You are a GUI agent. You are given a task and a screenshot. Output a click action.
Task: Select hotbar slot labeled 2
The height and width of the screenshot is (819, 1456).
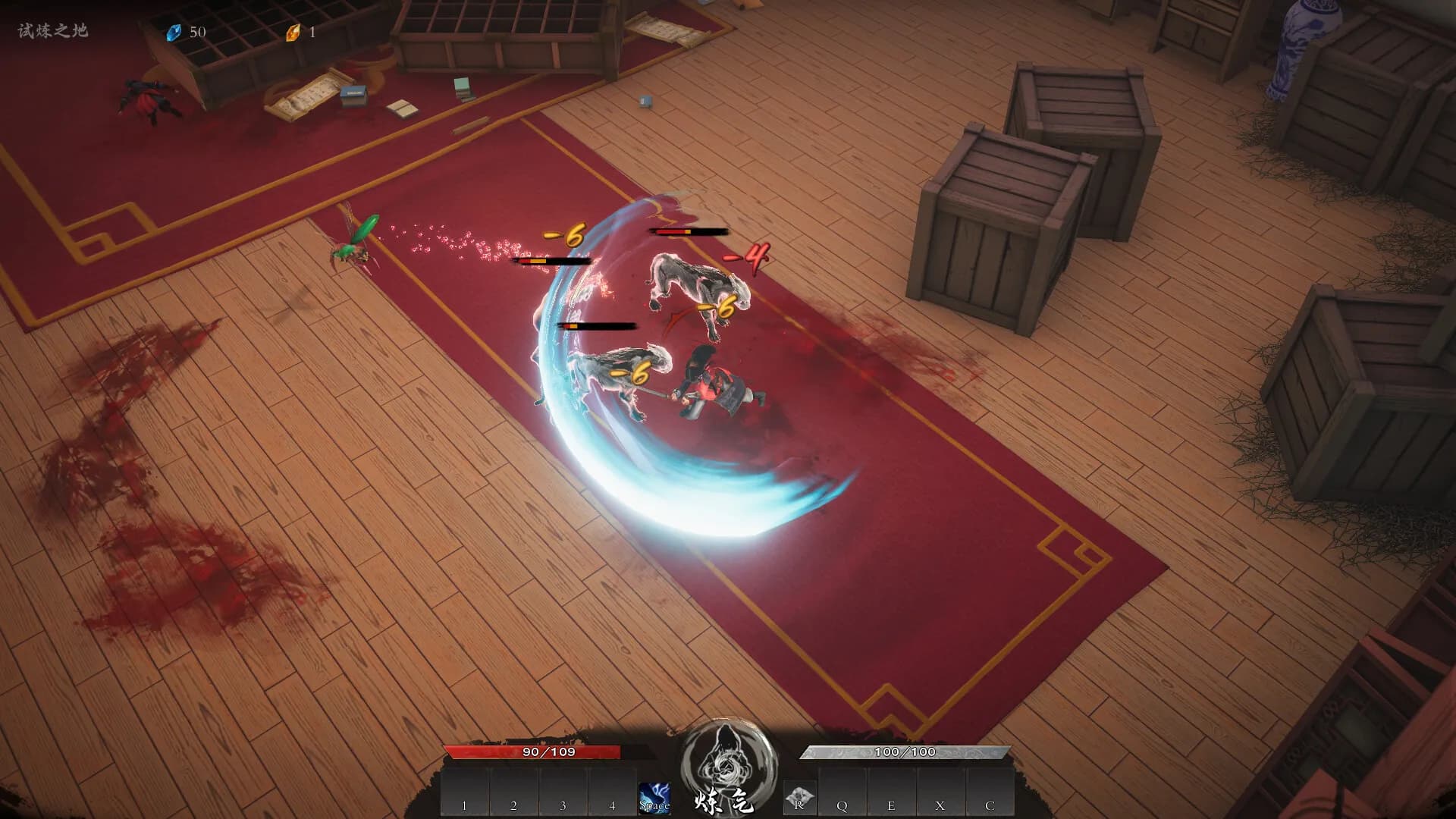[514, 792]
